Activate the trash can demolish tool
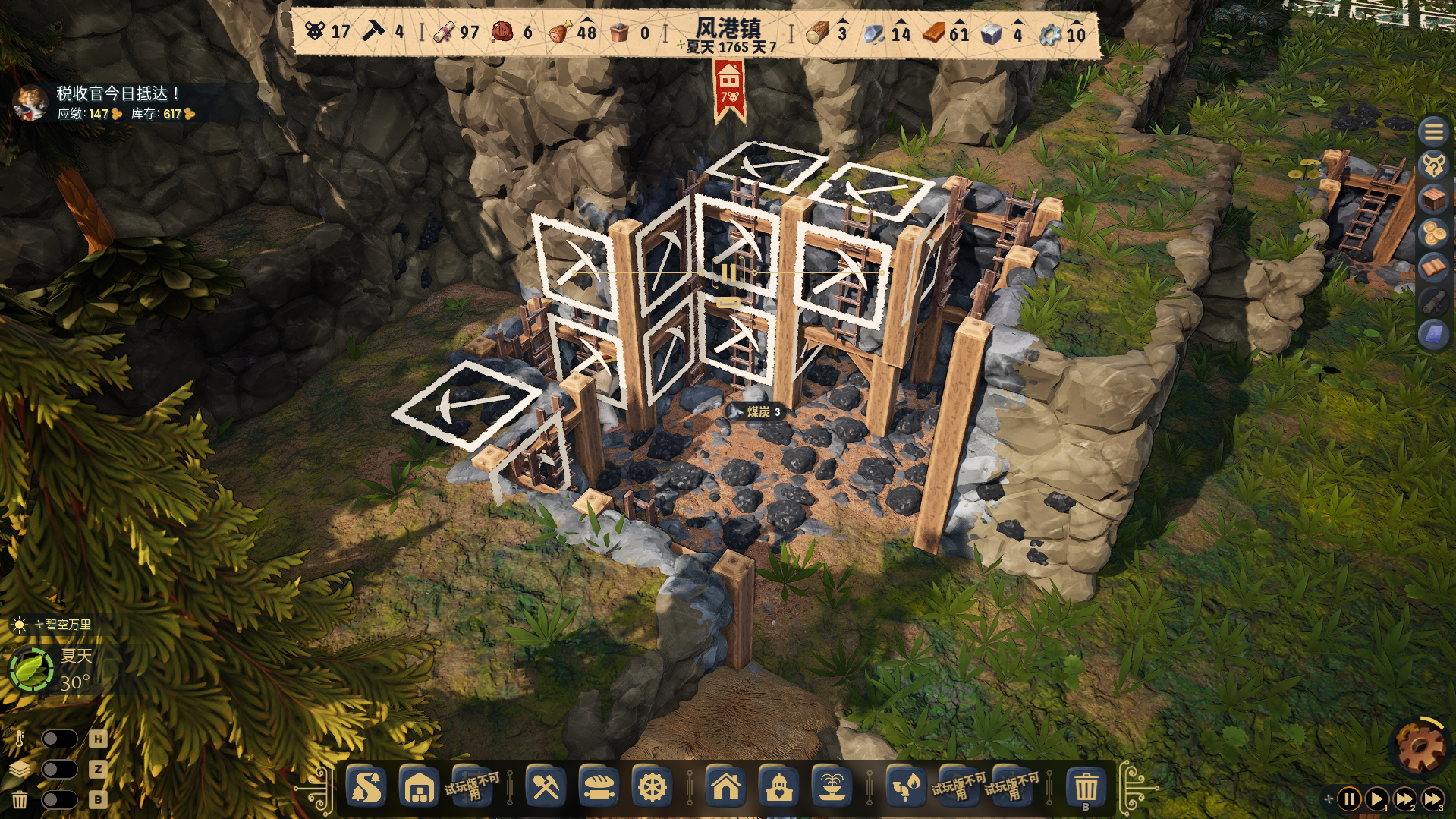This screenshot has width=1456, height=819. pos(1086,787)
